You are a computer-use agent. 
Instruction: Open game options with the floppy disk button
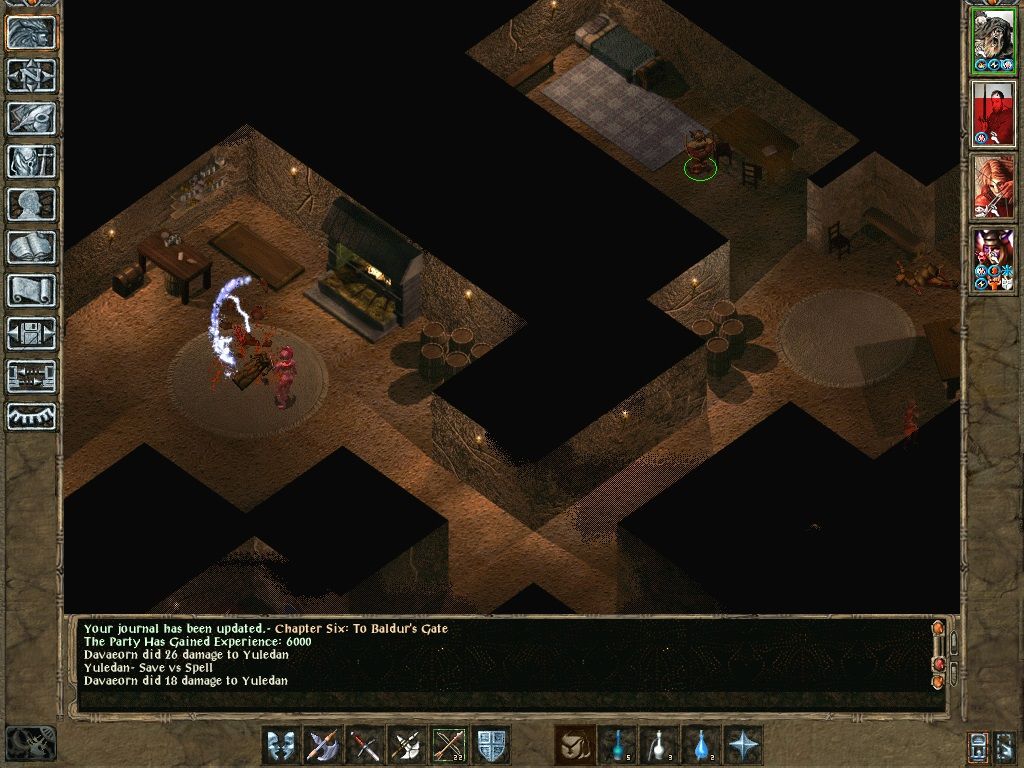pos(32,333)
